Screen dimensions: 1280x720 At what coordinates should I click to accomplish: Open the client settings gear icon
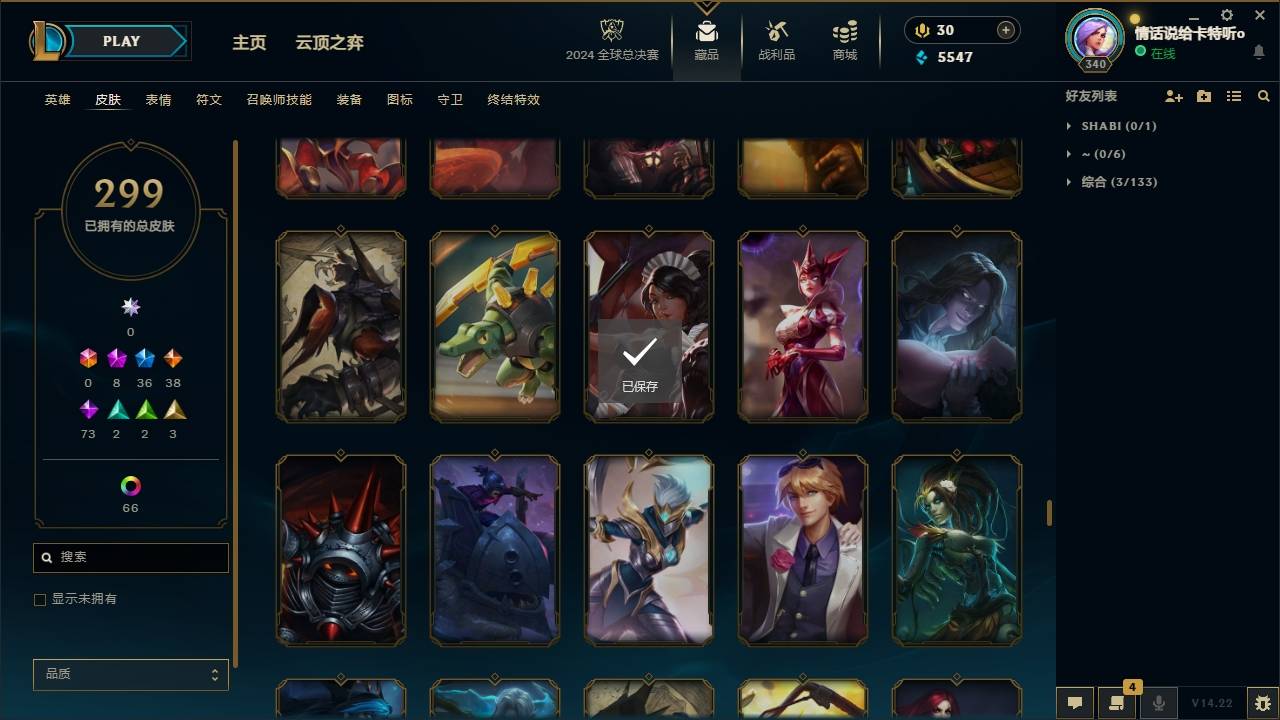[x=1226, y=15]
